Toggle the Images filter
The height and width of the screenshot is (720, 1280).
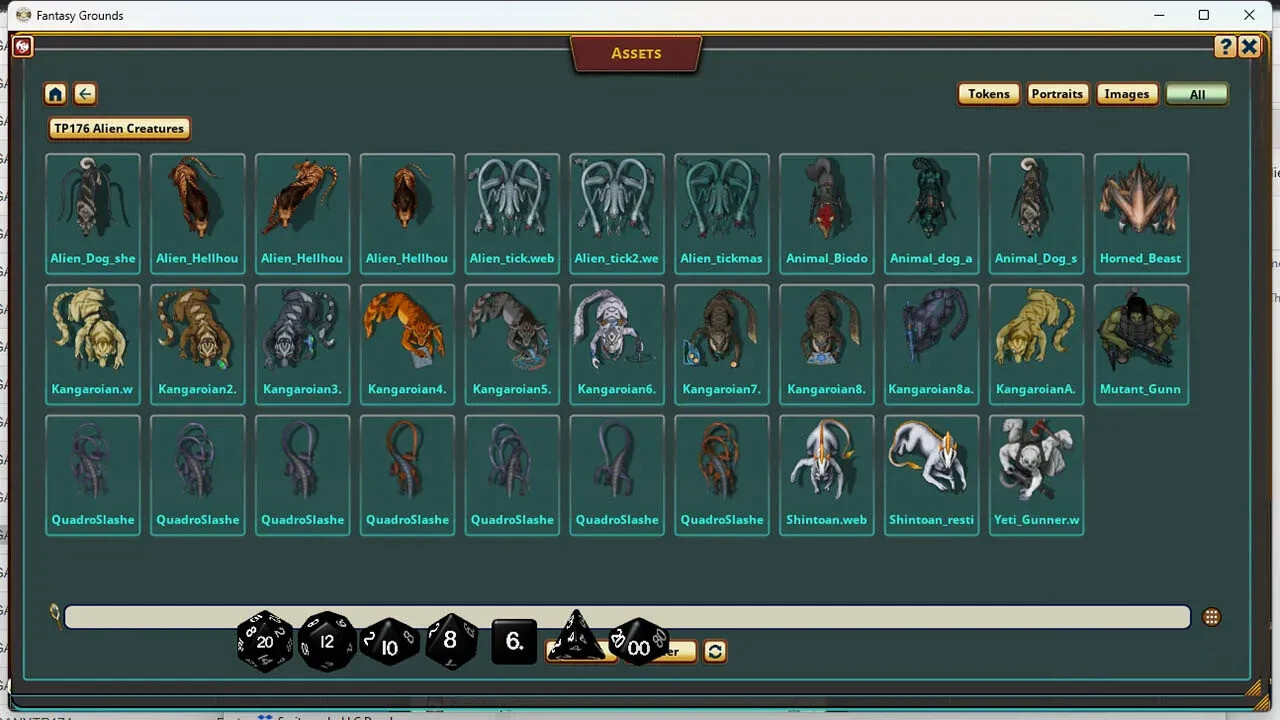pyautogui.click(x=1127, y=93)
